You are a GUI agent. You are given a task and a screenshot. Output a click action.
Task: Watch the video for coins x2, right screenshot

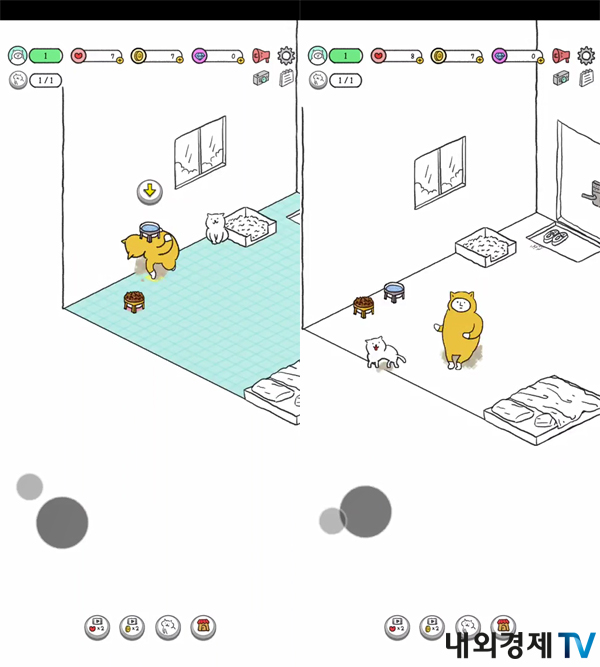point(432,626)
